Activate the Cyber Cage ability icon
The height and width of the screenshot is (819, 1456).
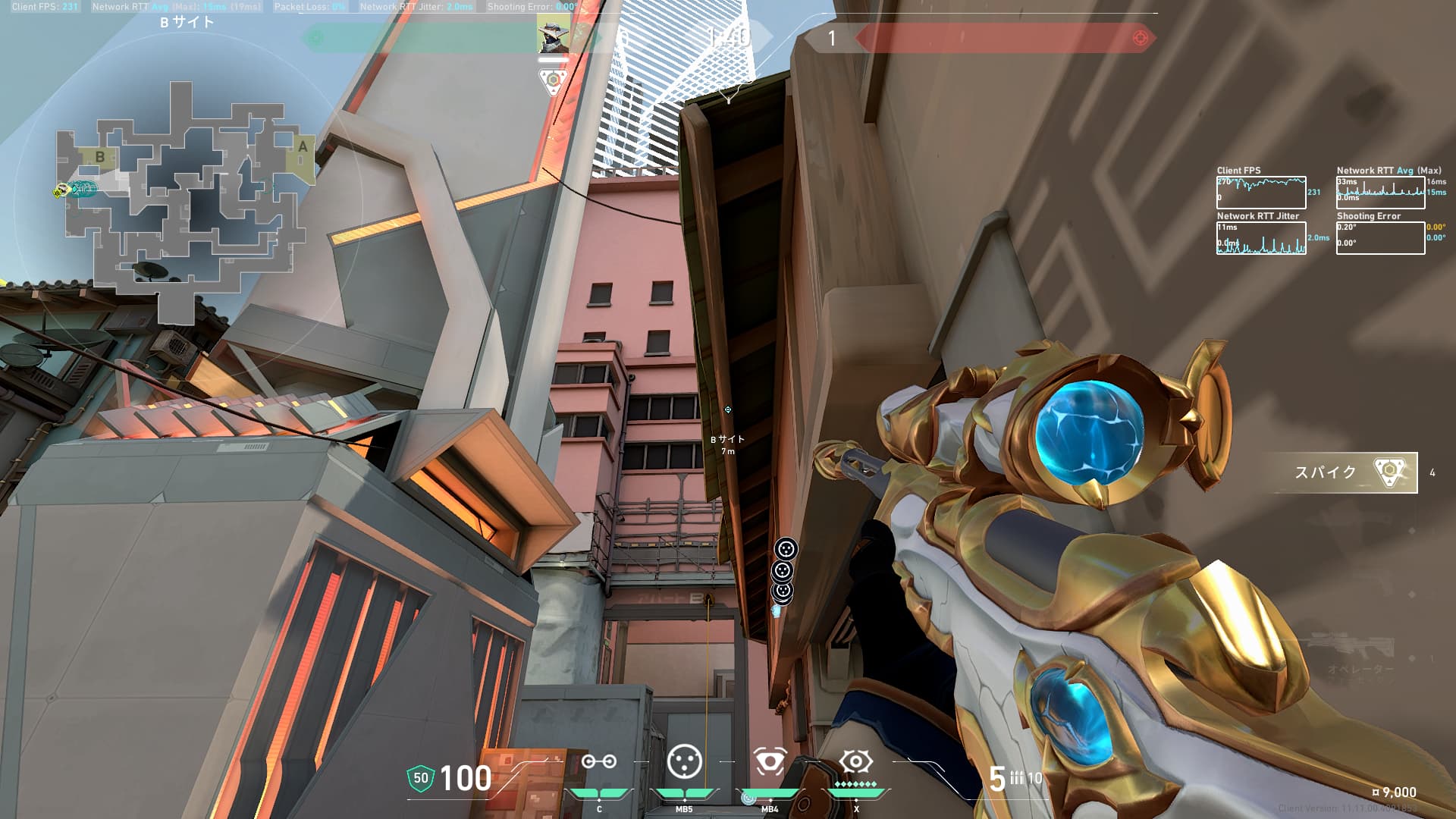coord(684,761)
